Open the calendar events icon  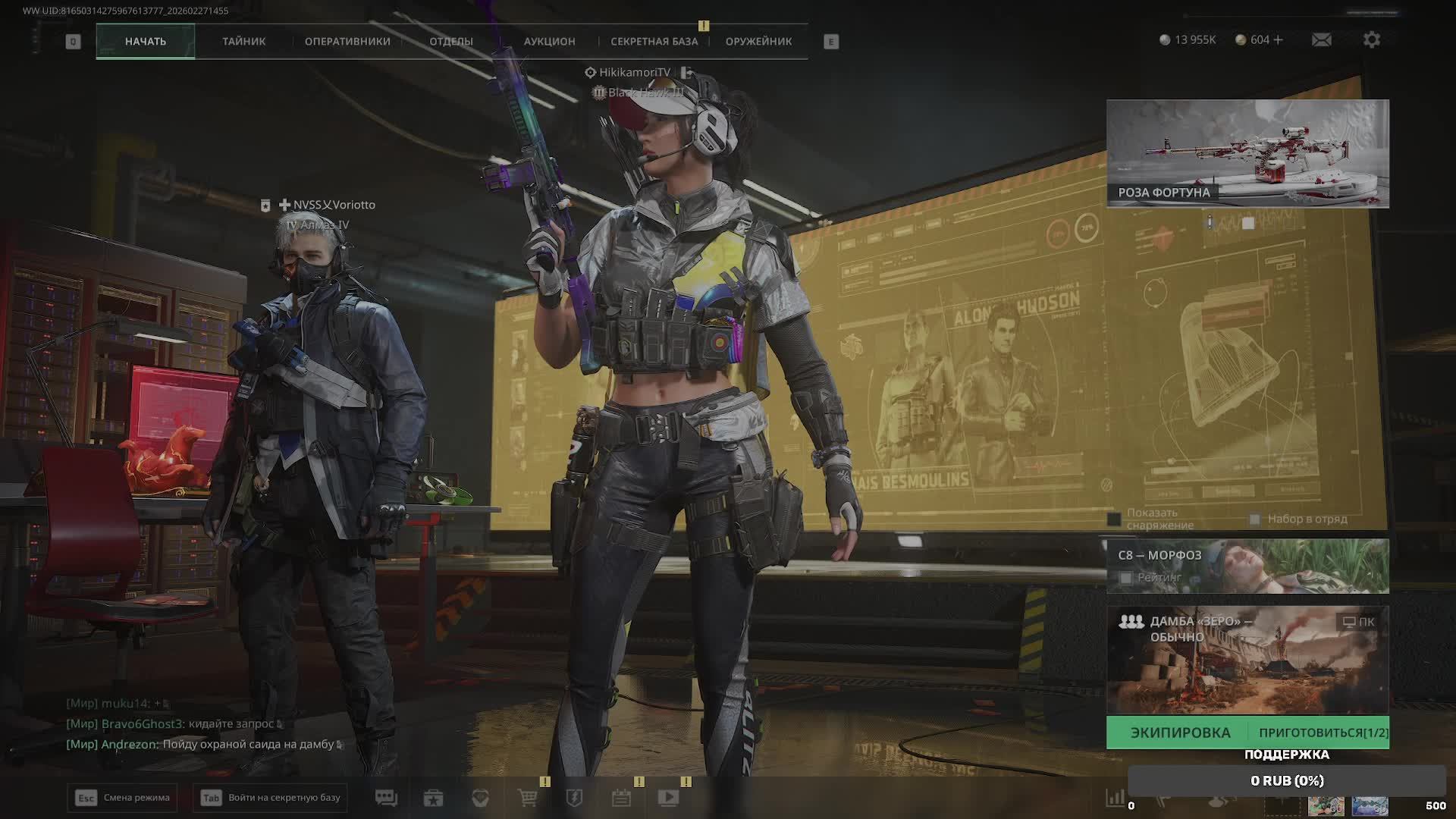[621, 798]
